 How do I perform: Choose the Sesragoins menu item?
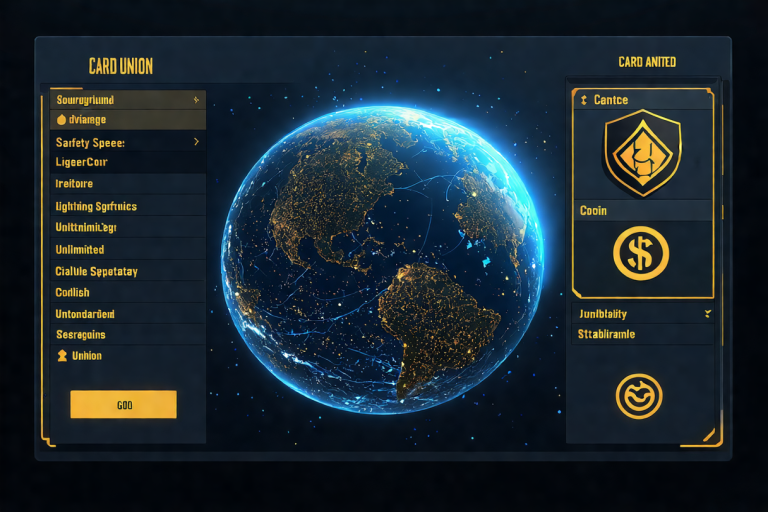[127, 335]
